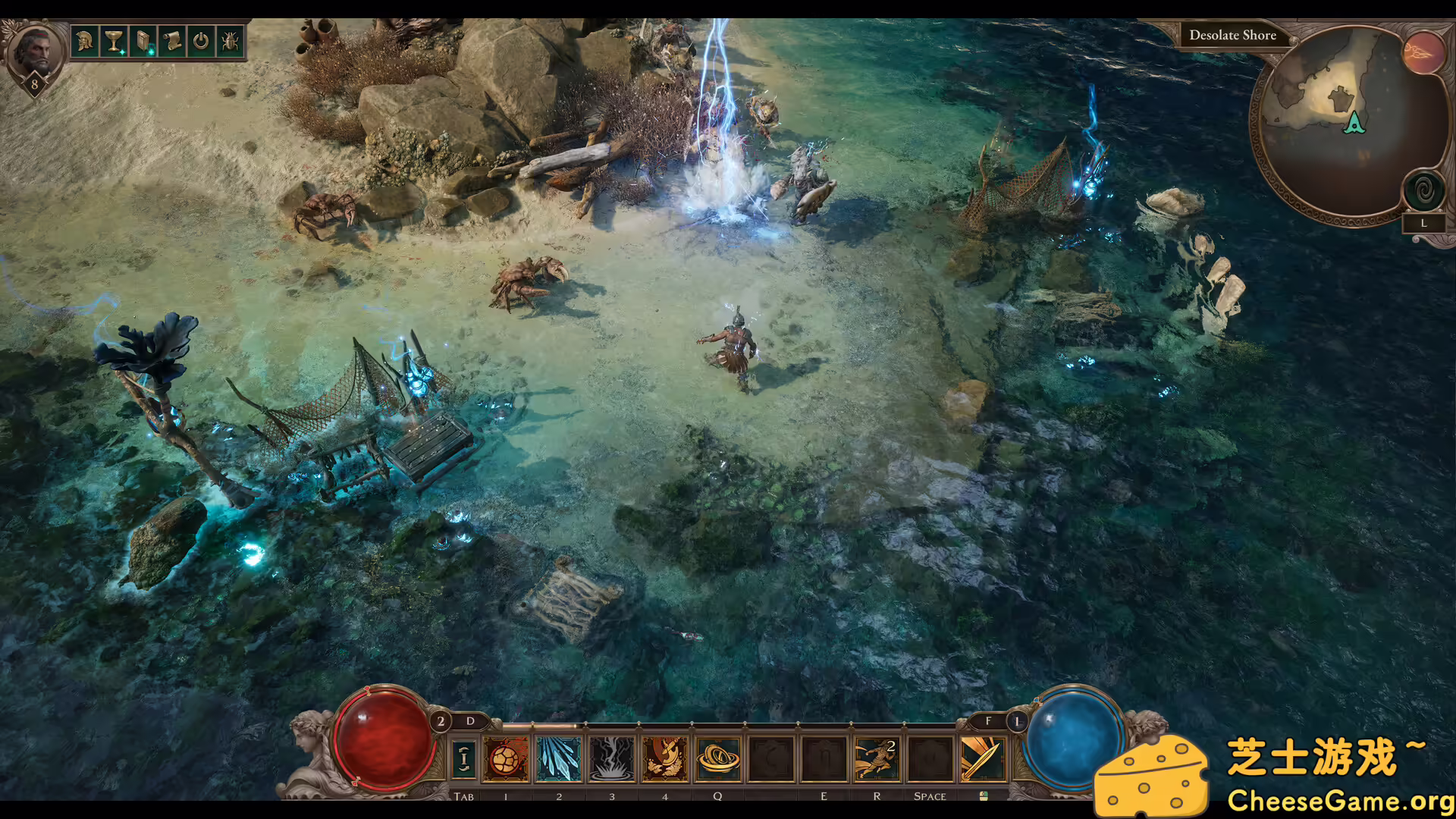
Task: Click the Desolate Shore location banner
Action: pyautogui.click(x=1233, y=35)
